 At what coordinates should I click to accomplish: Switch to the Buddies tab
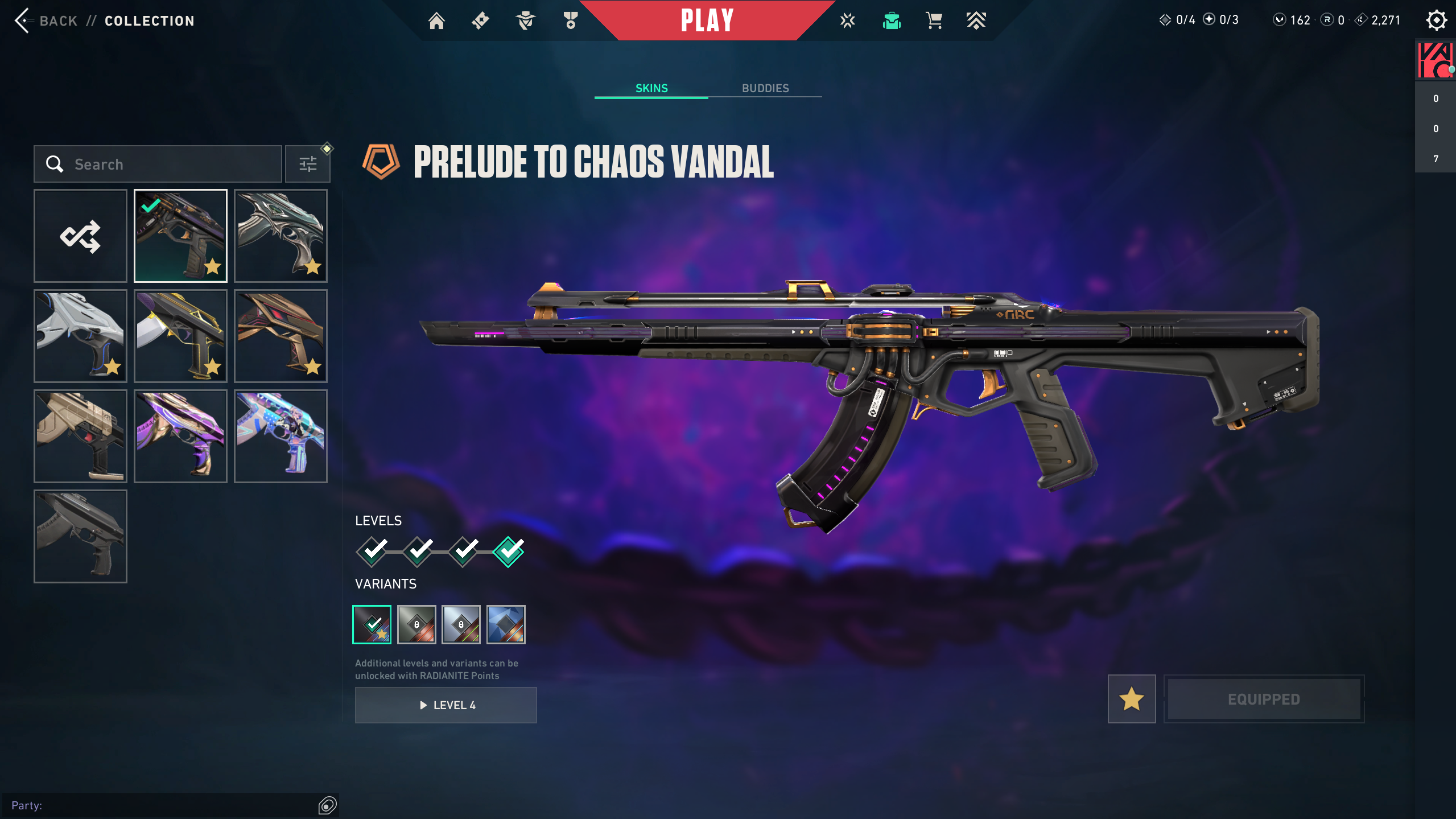[x=765, y=88]
